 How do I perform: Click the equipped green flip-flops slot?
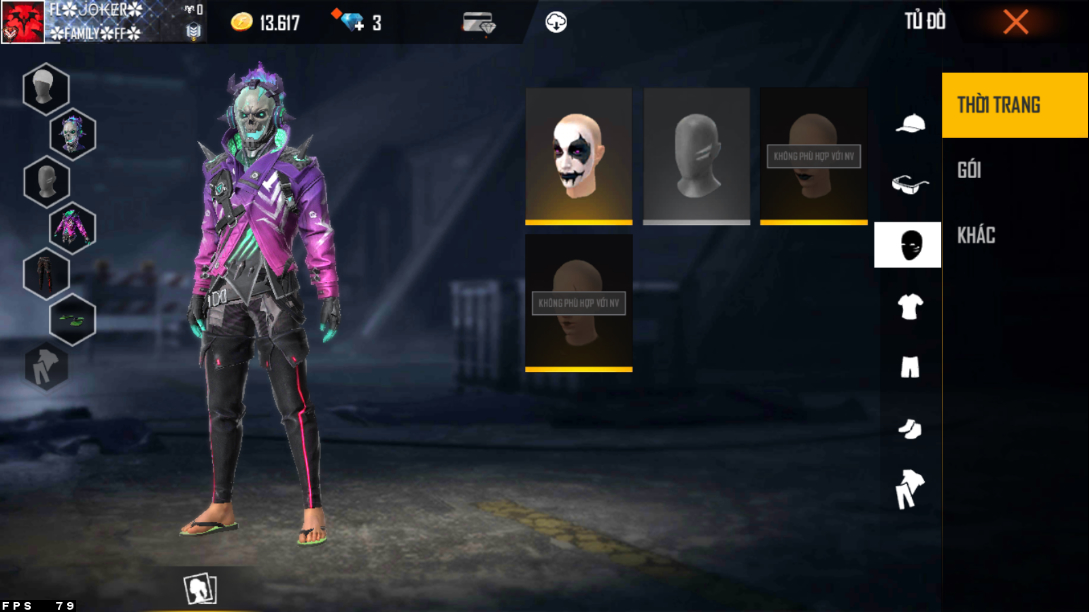pos(73,319)
